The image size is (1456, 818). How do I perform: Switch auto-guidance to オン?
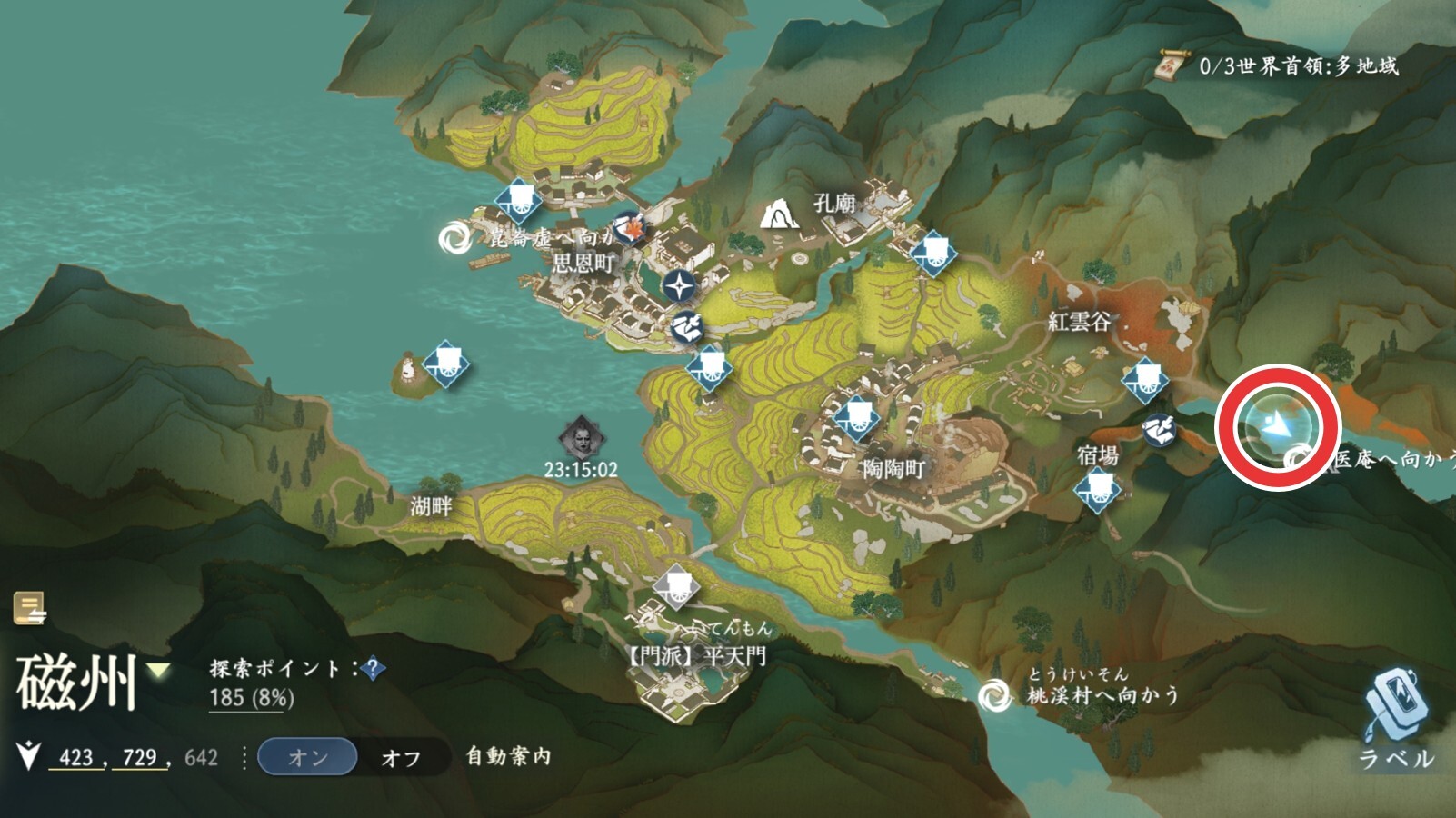click(307, 757)
